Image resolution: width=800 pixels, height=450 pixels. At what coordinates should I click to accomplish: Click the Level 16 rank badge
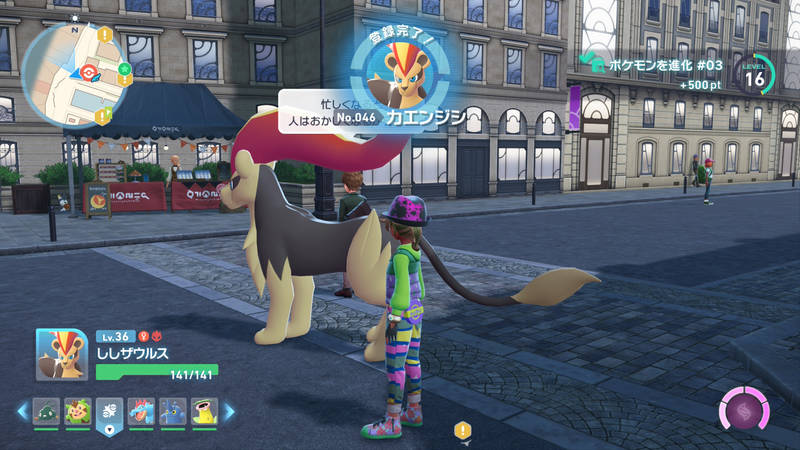click(x=756, y=73)
